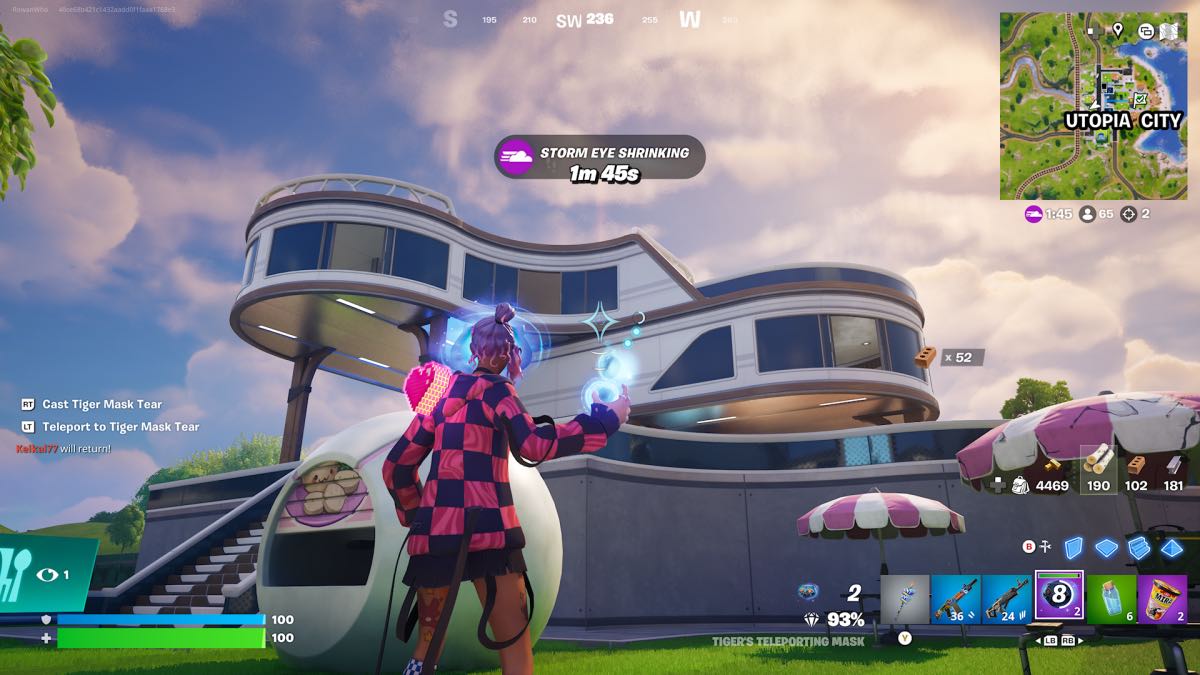The height and width of the screenshot is (675, 1200).
Task: Click the map marker pin on the minimap
Action: (1117, 30)
